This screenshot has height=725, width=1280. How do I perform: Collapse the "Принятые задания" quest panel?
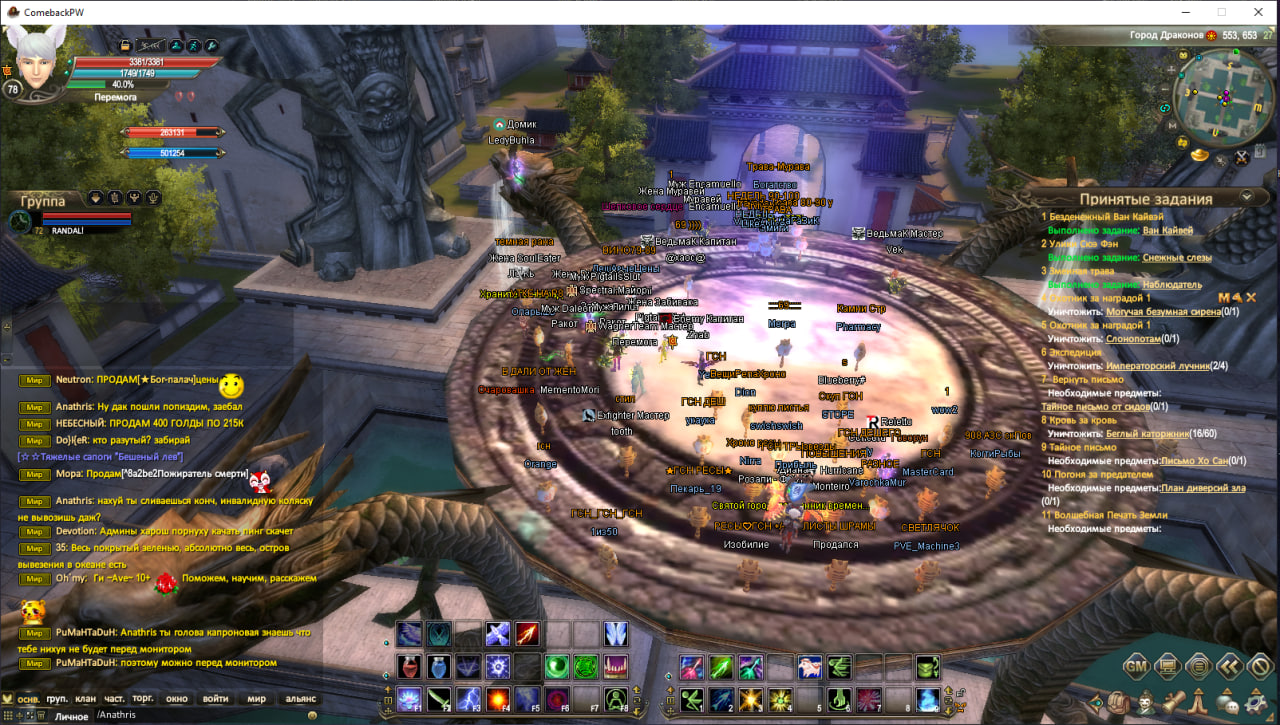click(x=1247, y=197)
